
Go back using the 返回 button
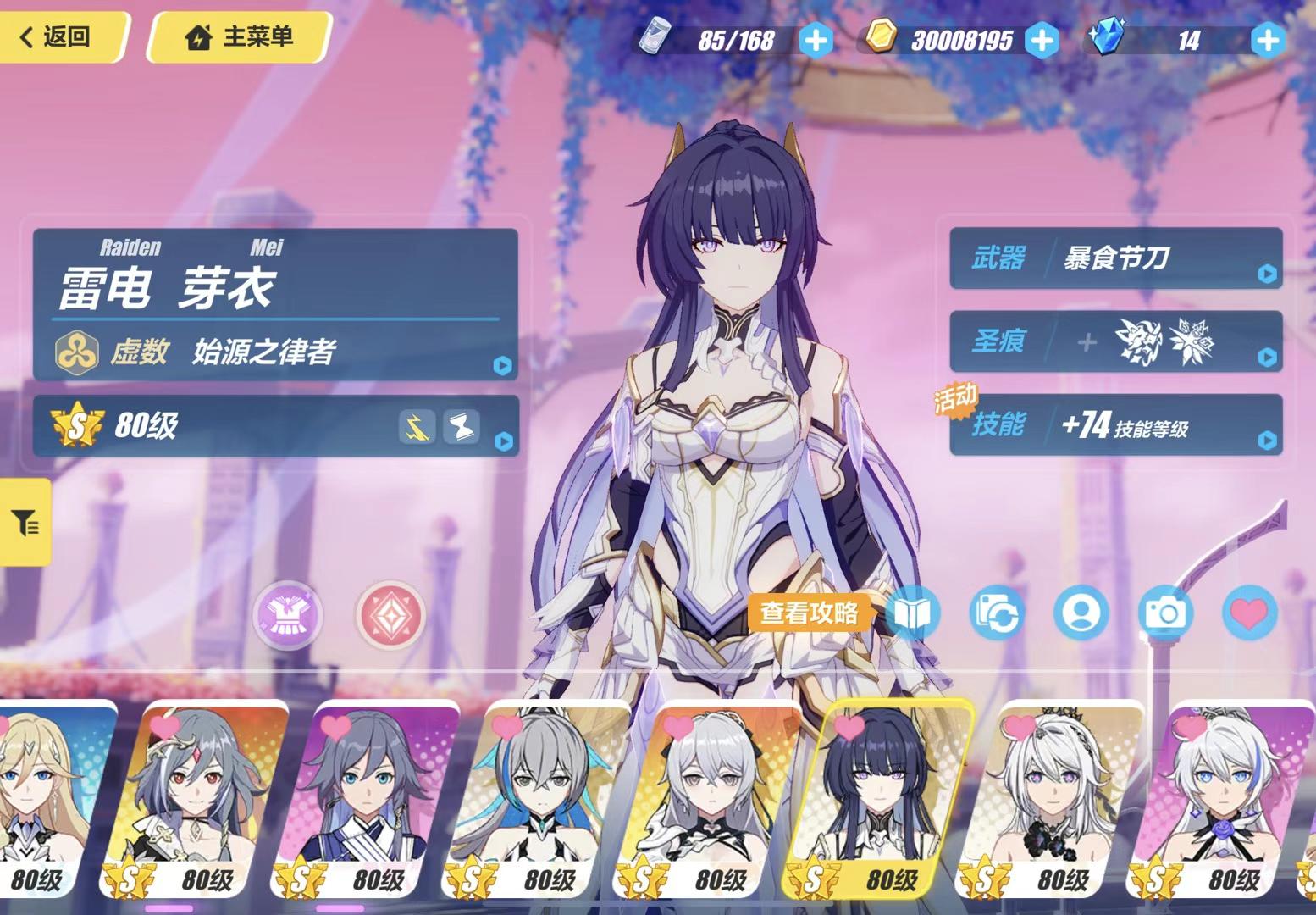coord(59,37)
